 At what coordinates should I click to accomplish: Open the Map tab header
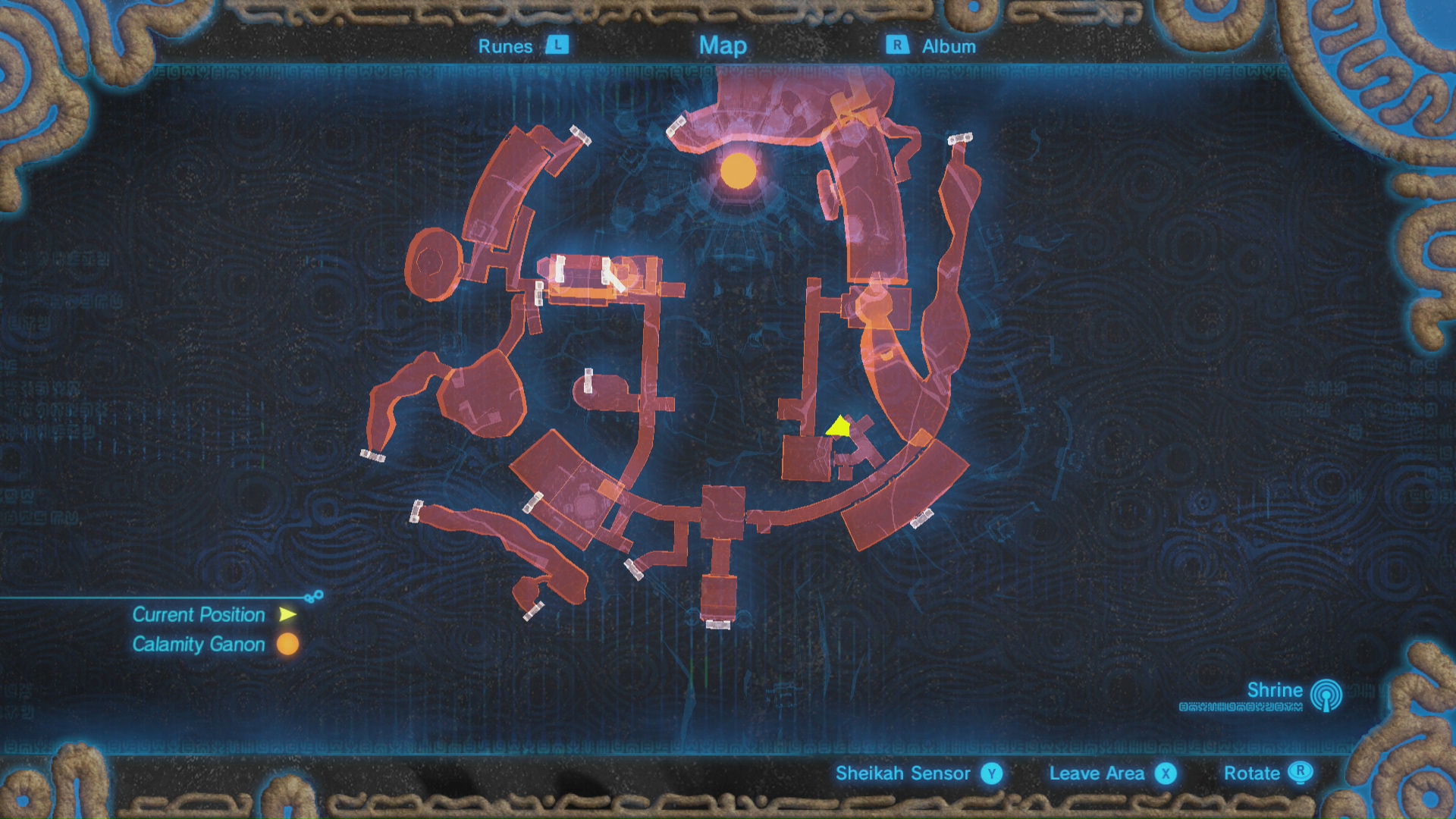pos(723,45)
